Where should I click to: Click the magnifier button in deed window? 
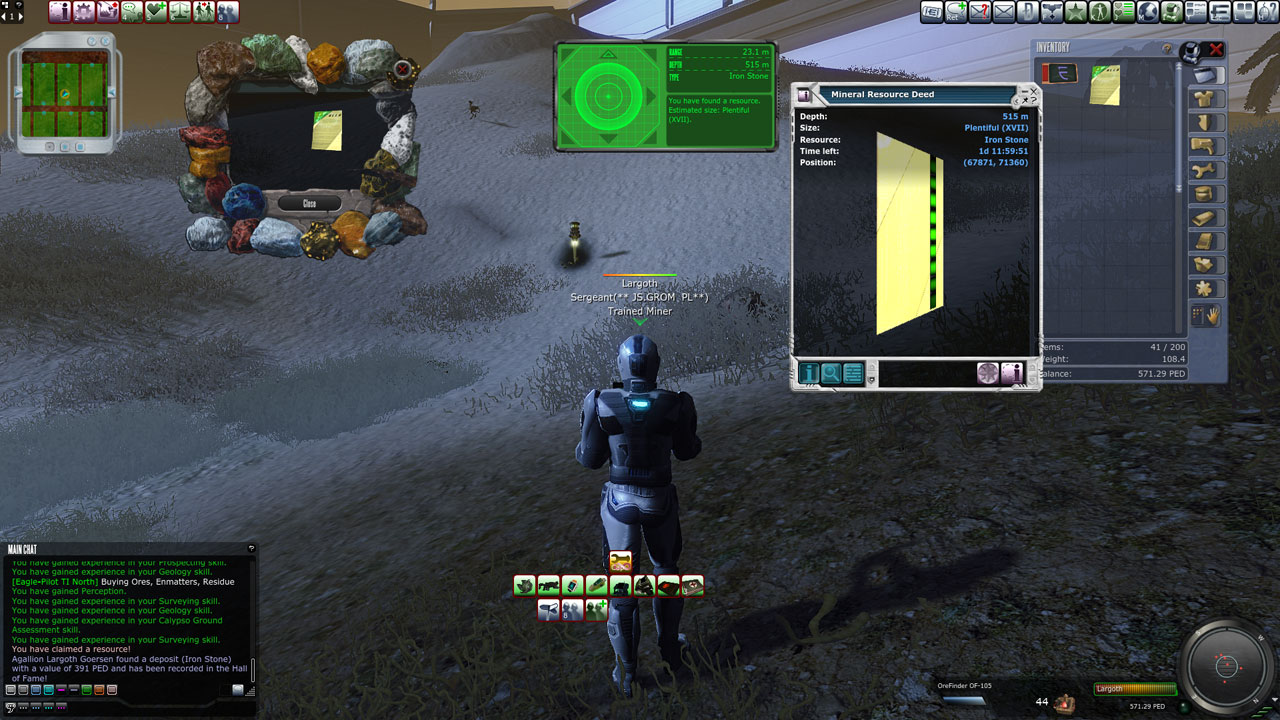[831, 374]
